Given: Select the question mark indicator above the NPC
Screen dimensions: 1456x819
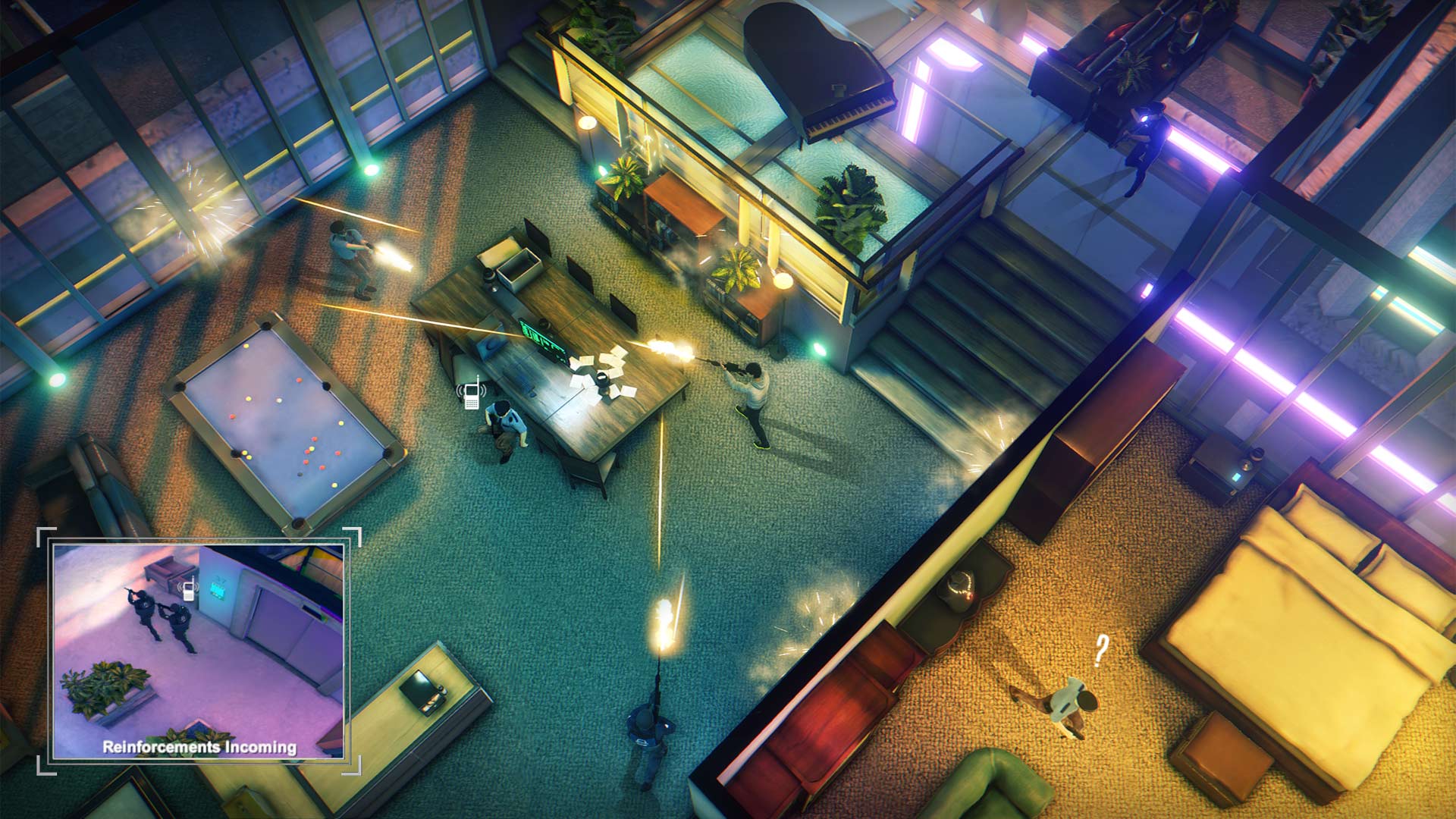Looking at the screenshot, I should point(1100,650).
